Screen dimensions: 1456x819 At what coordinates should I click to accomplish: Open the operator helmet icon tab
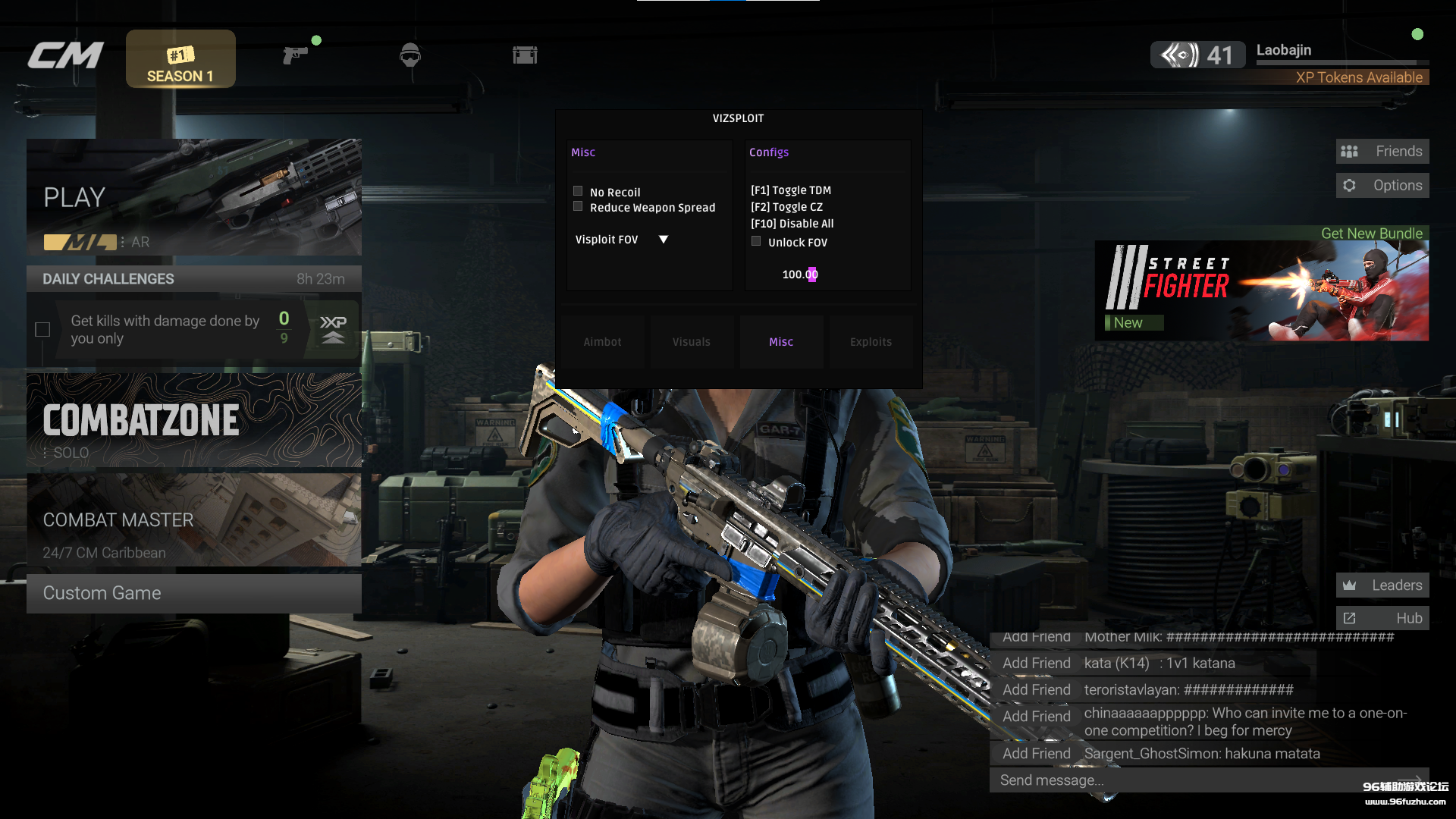point(410,55)
